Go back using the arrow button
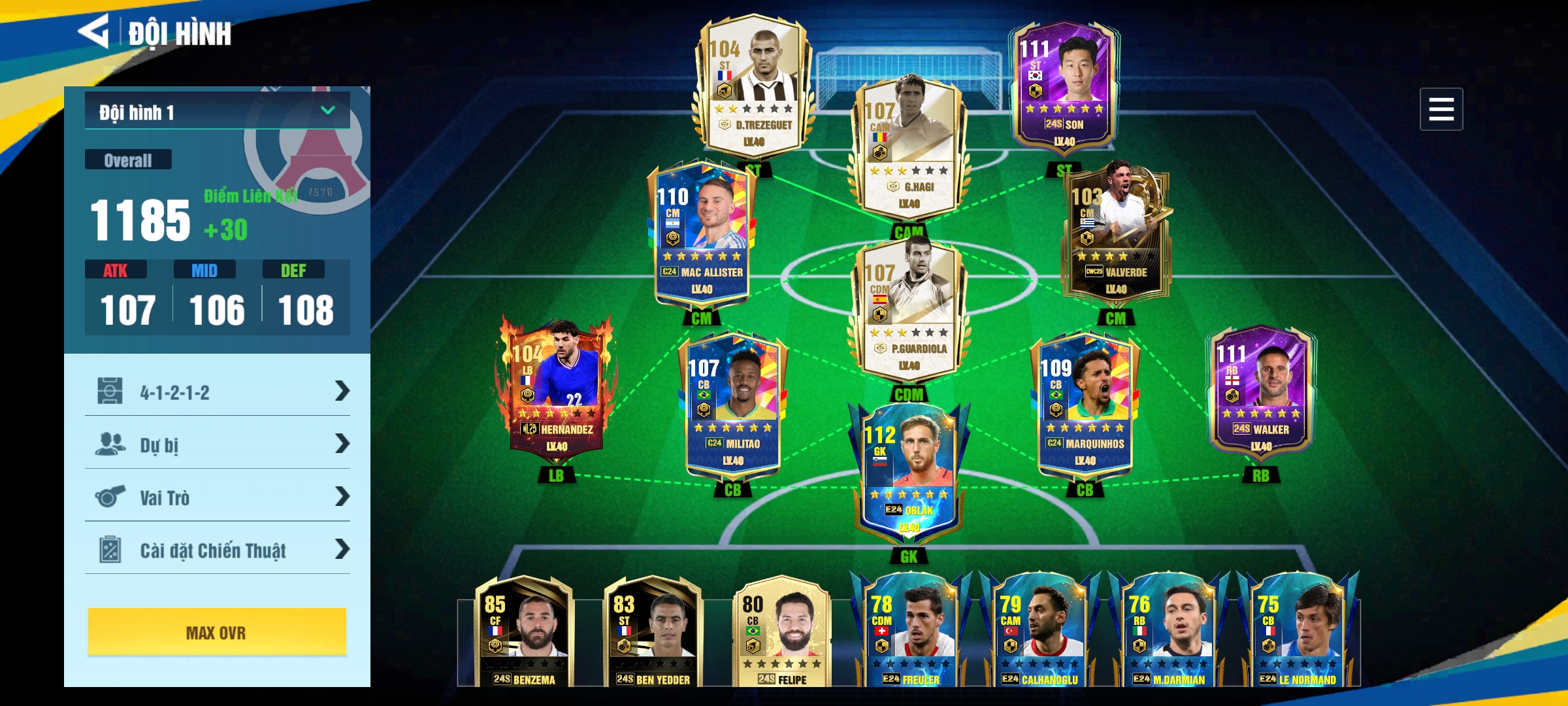1568x706 pixels. click(94, 31)
